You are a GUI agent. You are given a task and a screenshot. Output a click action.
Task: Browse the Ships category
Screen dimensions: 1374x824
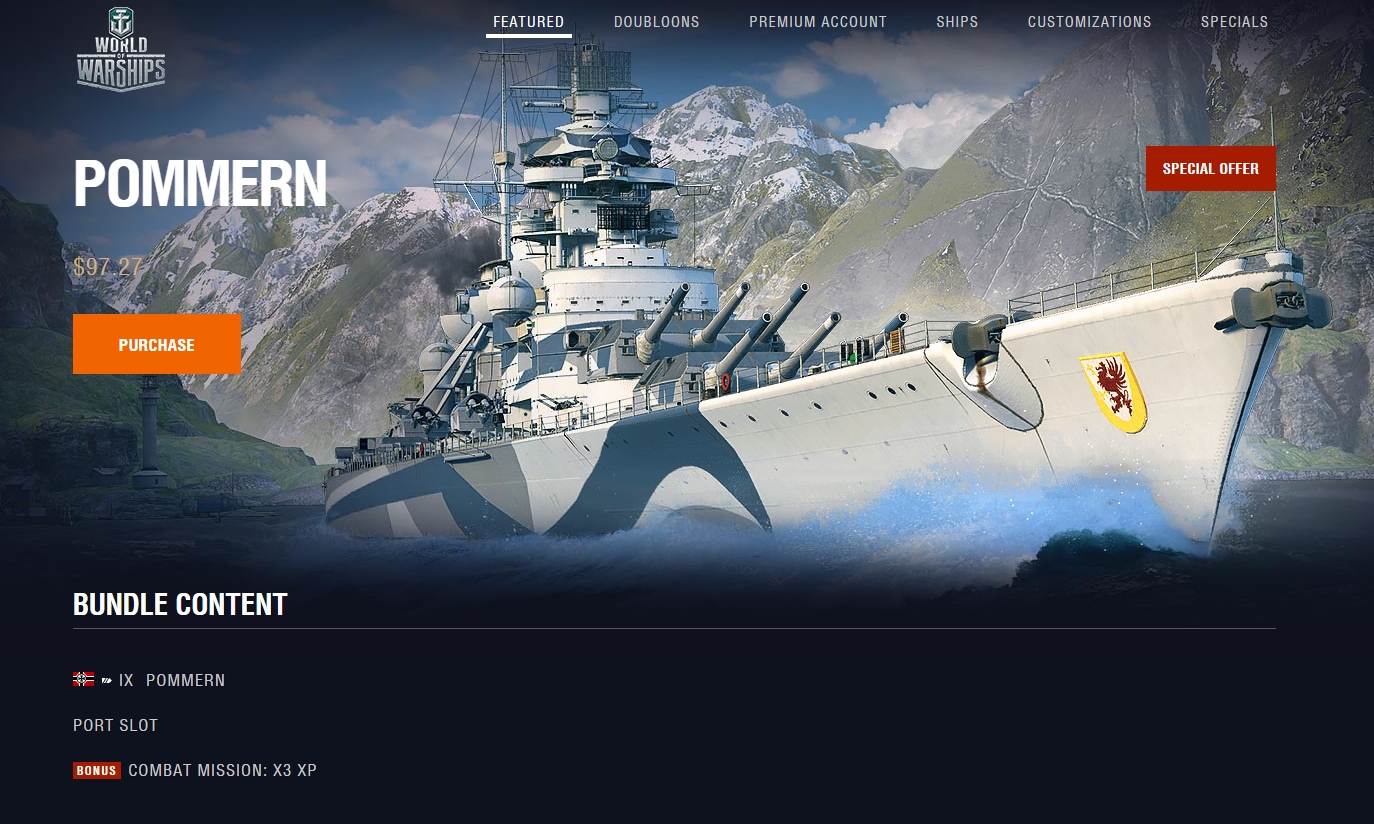click(x=957, y=22)
